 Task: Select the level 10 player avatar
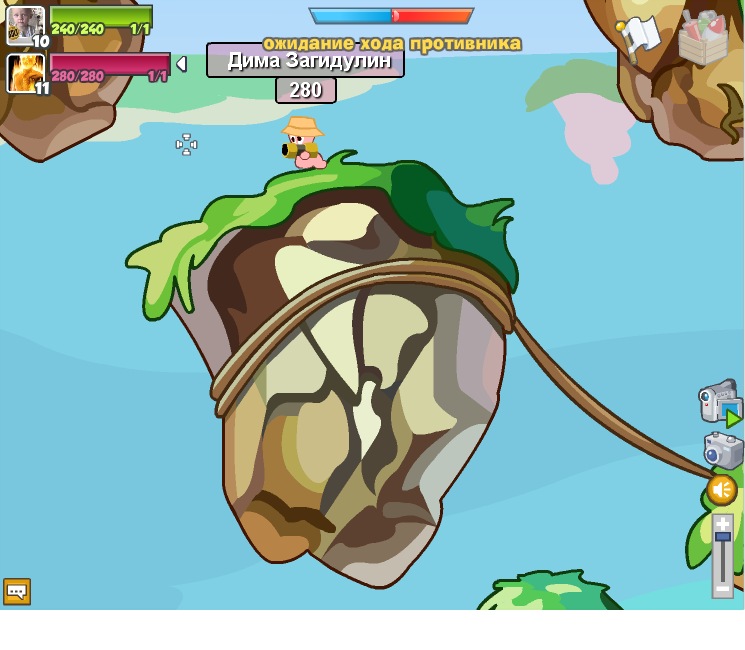(25, 25)
